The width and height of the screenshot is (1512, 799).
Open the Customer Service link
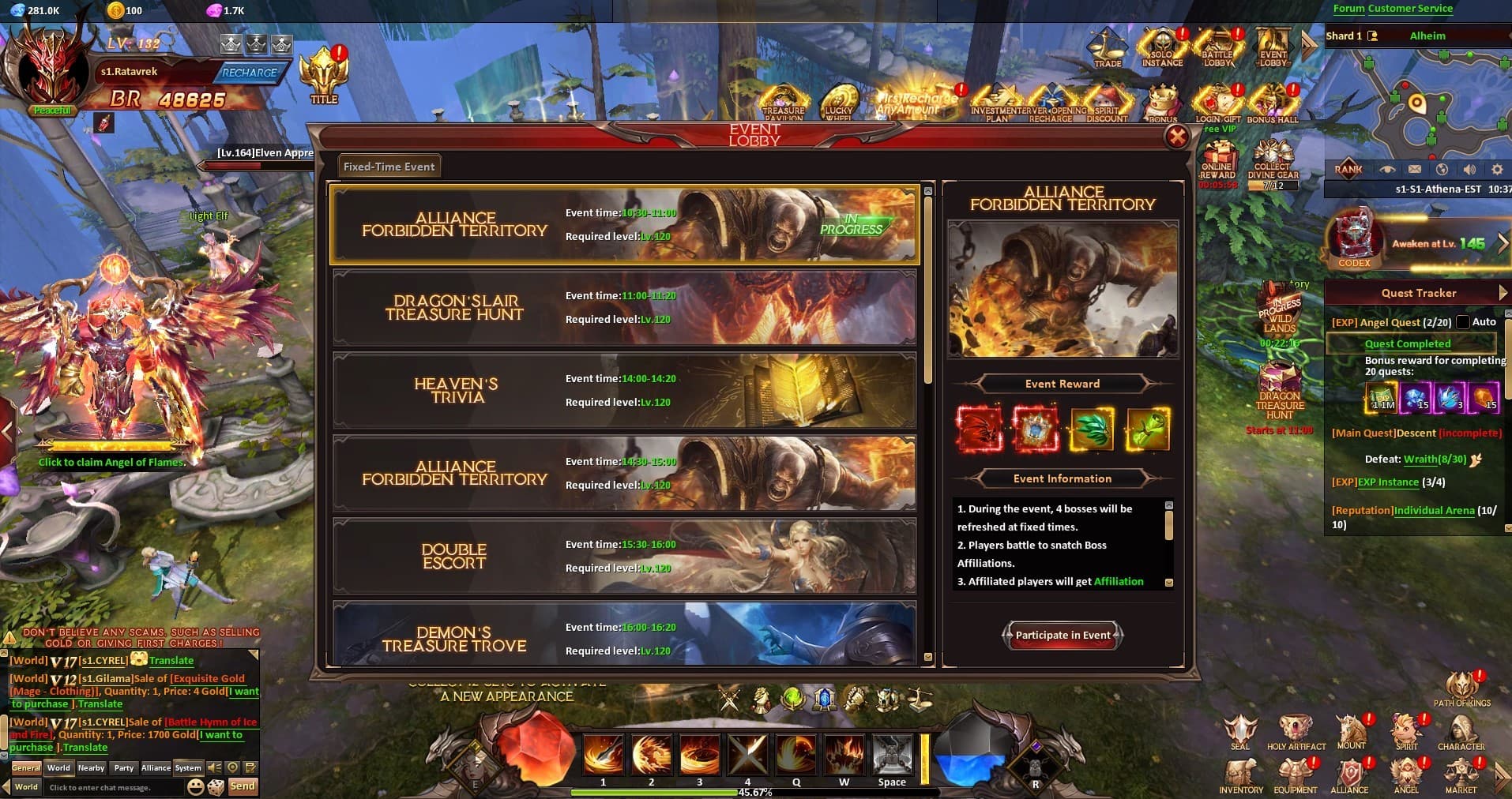click(1409, 8)
